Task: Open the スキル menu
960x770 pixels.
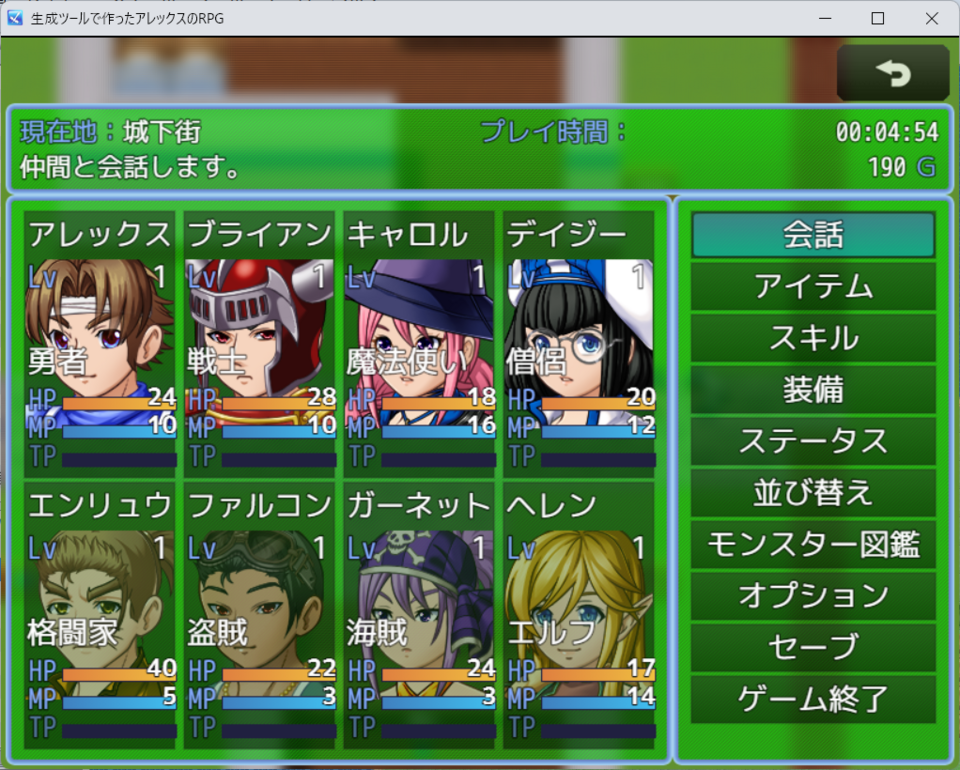Action: [x=813, y=338]
